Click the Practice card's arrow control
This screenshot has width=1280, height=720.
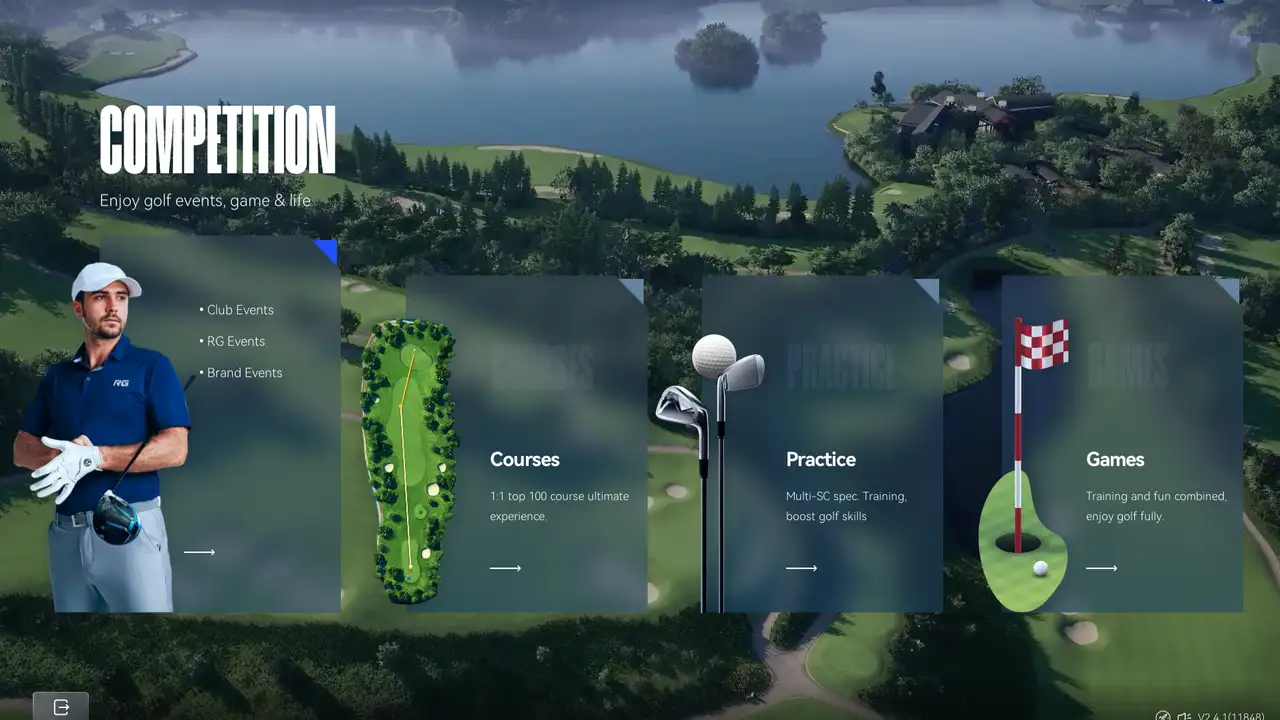tap(802, 567)
